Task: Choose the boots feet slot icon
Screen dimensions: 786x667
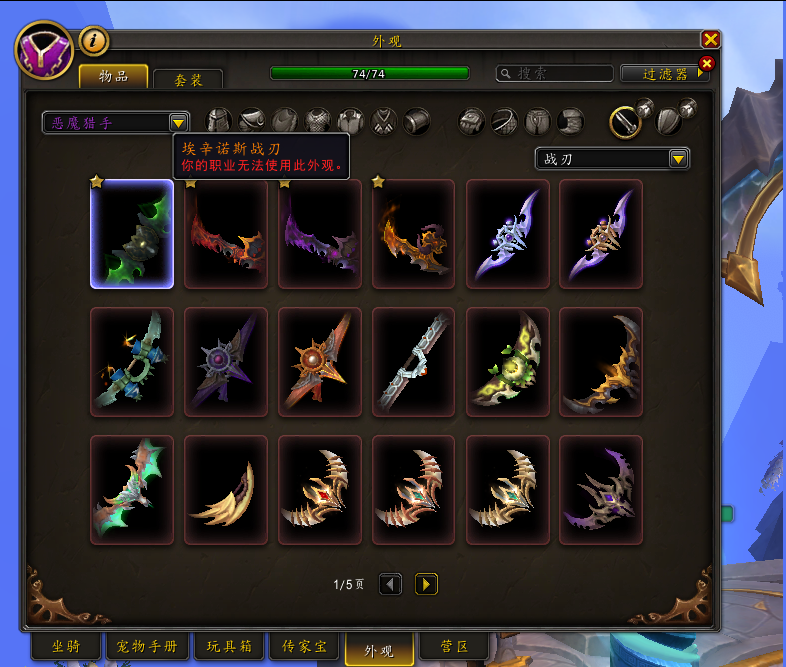Action: point(571,122)
